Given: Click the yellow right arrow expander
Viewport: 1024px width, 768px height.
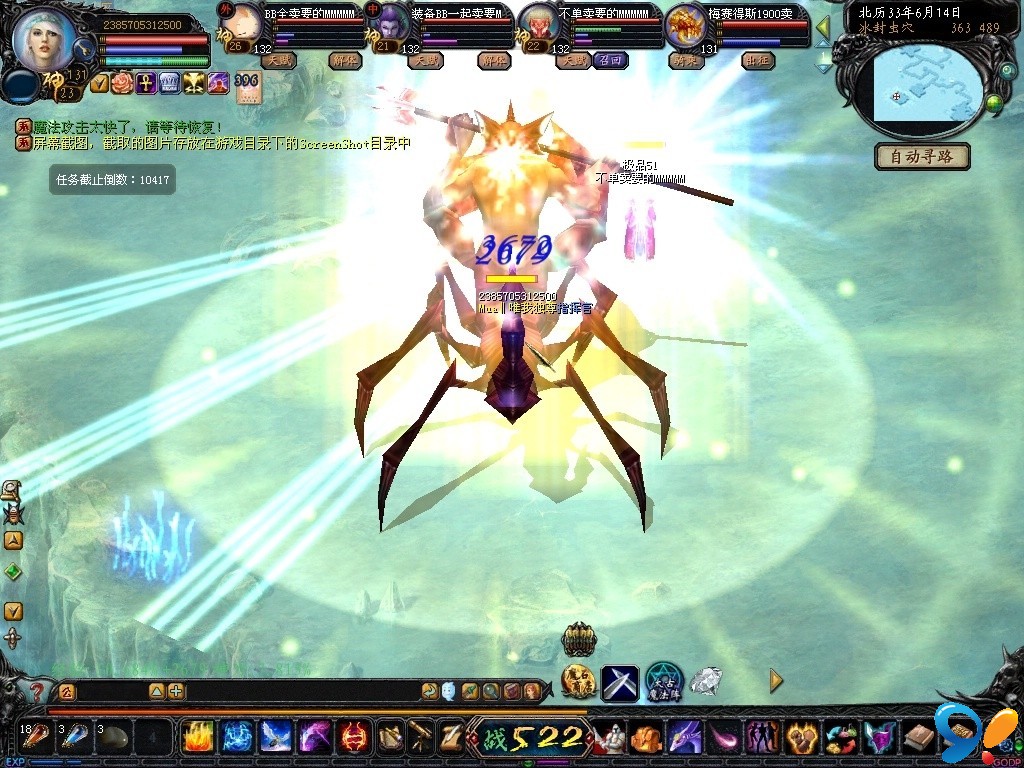Looking at the screenshot, I should tap(776, 681).
